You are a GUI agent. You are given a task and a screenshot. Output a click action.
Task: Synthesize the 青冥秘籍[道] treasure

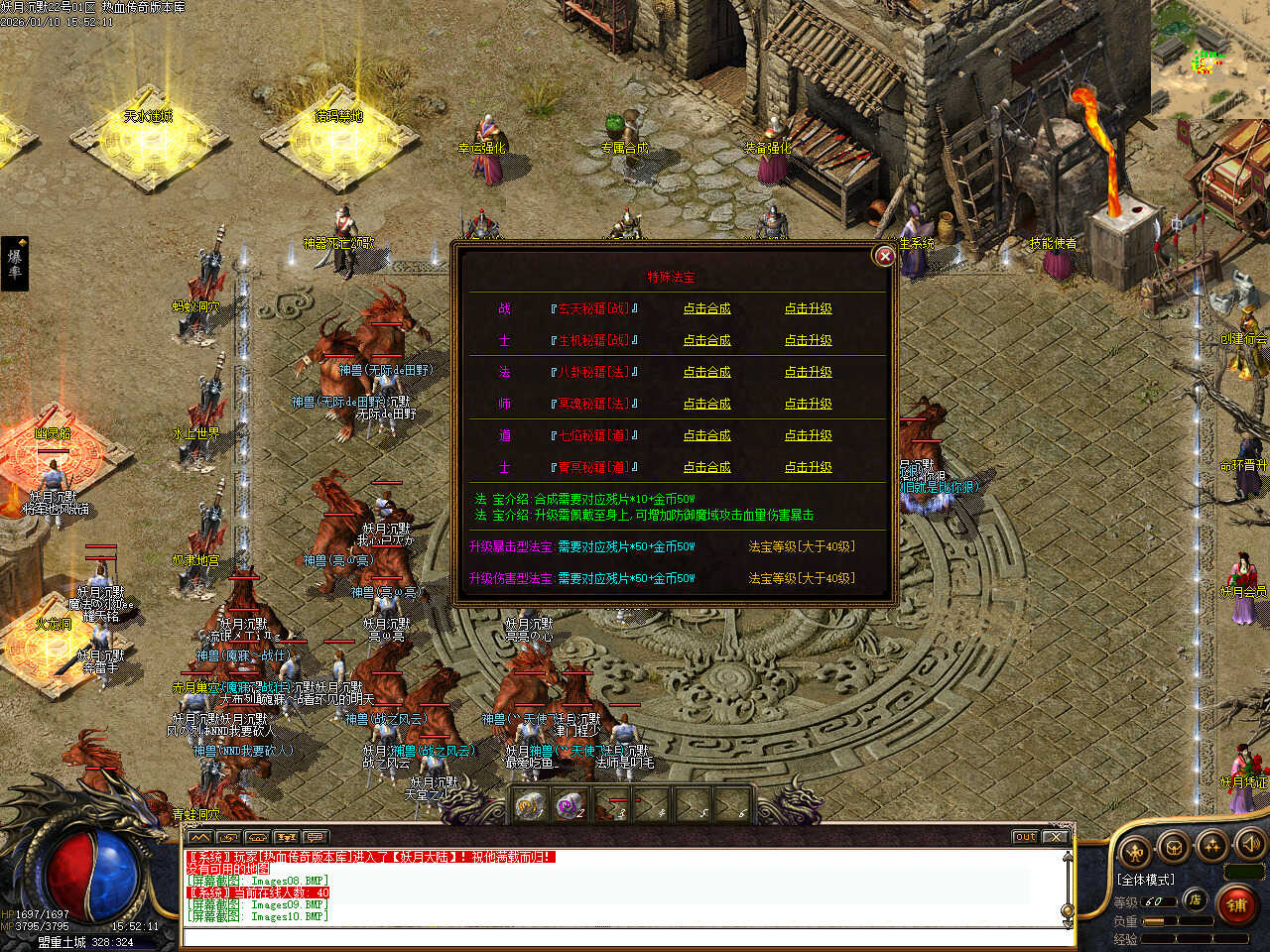click(x=706, y=467)
